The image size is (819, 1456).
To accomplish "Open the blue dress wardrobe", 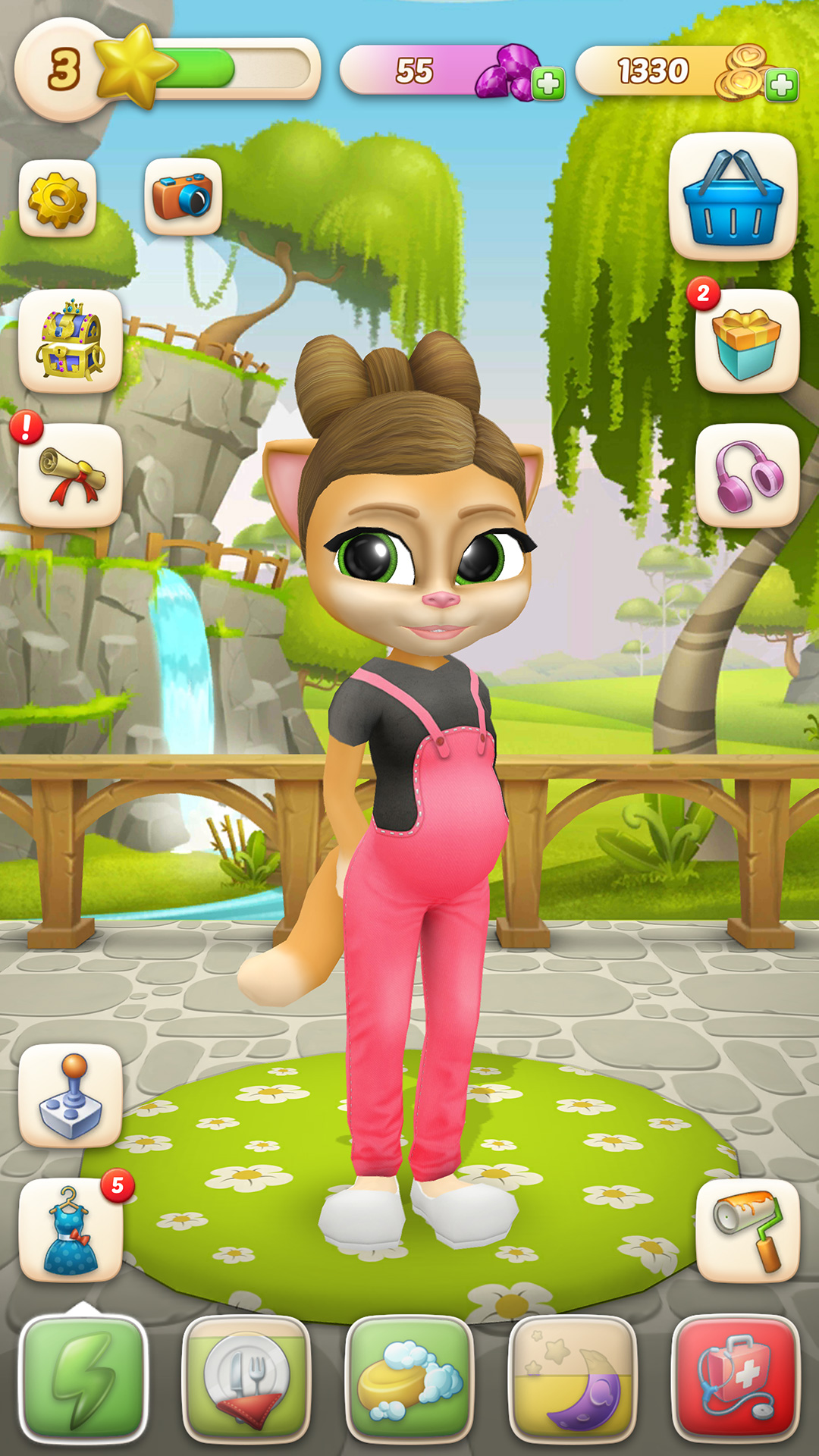I will [x=71, y=1229].
